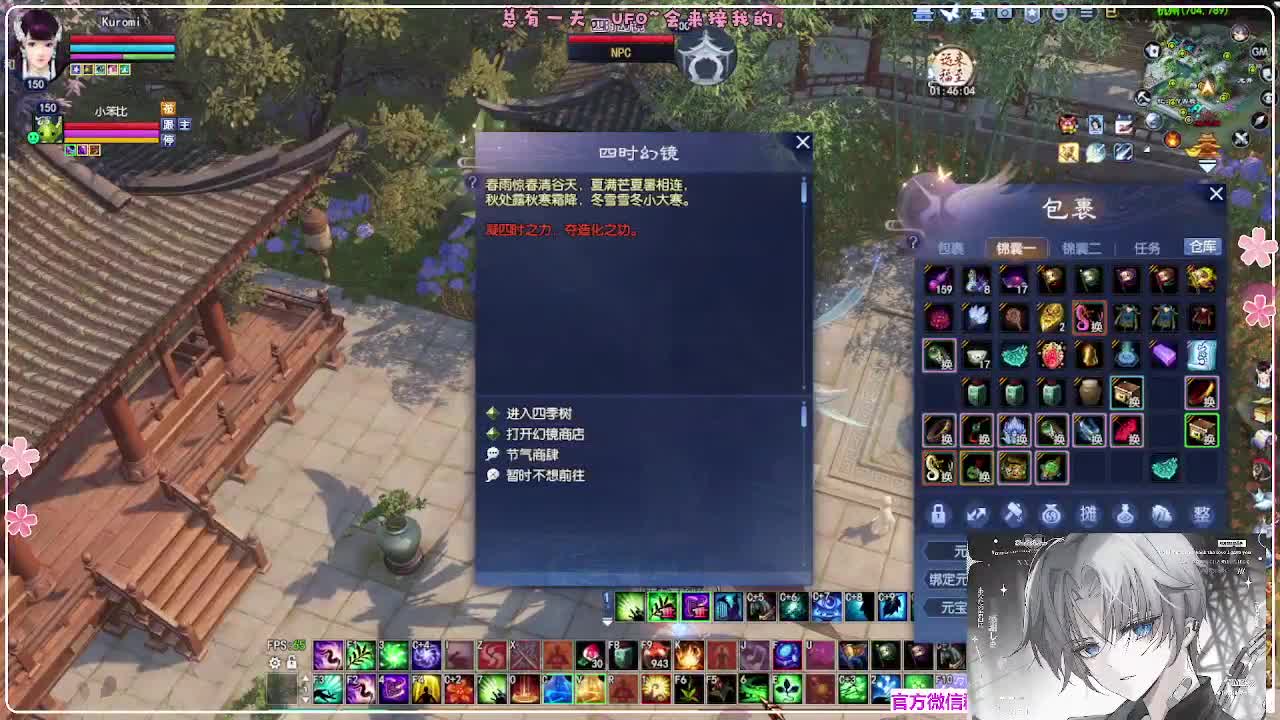The width and height of the screenshot is (1280, 720).
Task: Open the bag expansion arrows icon
Action: tap(976, 514)
